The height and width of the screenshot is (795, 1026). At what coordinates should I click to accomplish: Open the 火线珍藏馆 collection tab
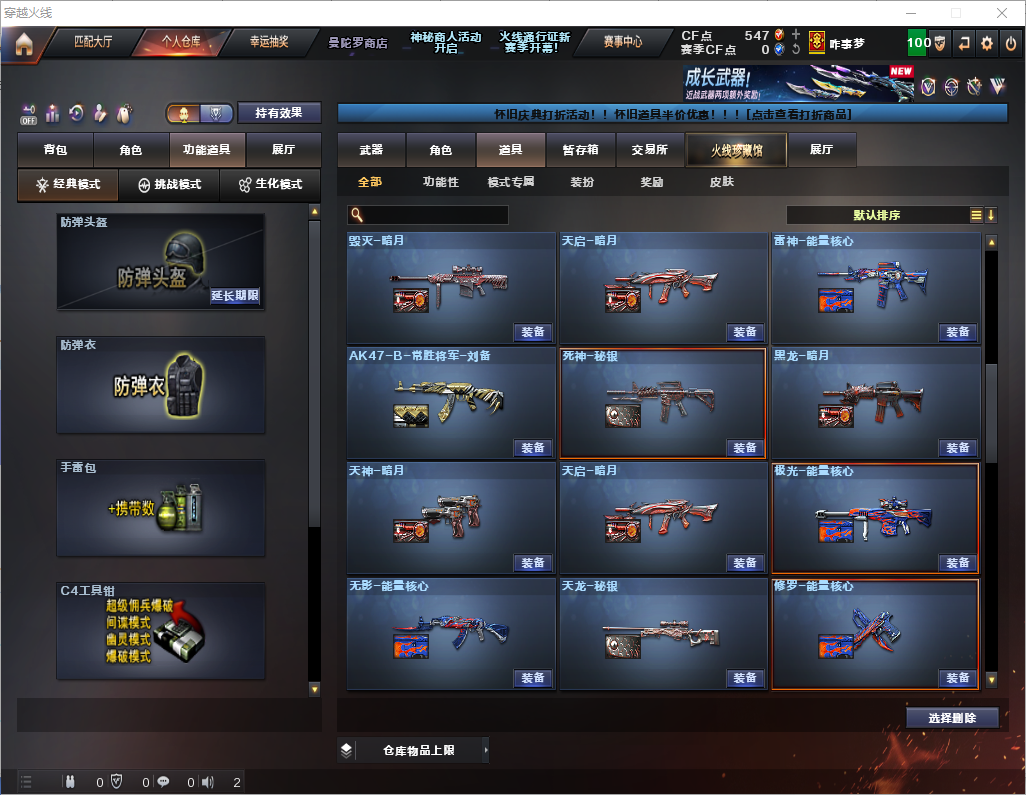click(736, 150)
